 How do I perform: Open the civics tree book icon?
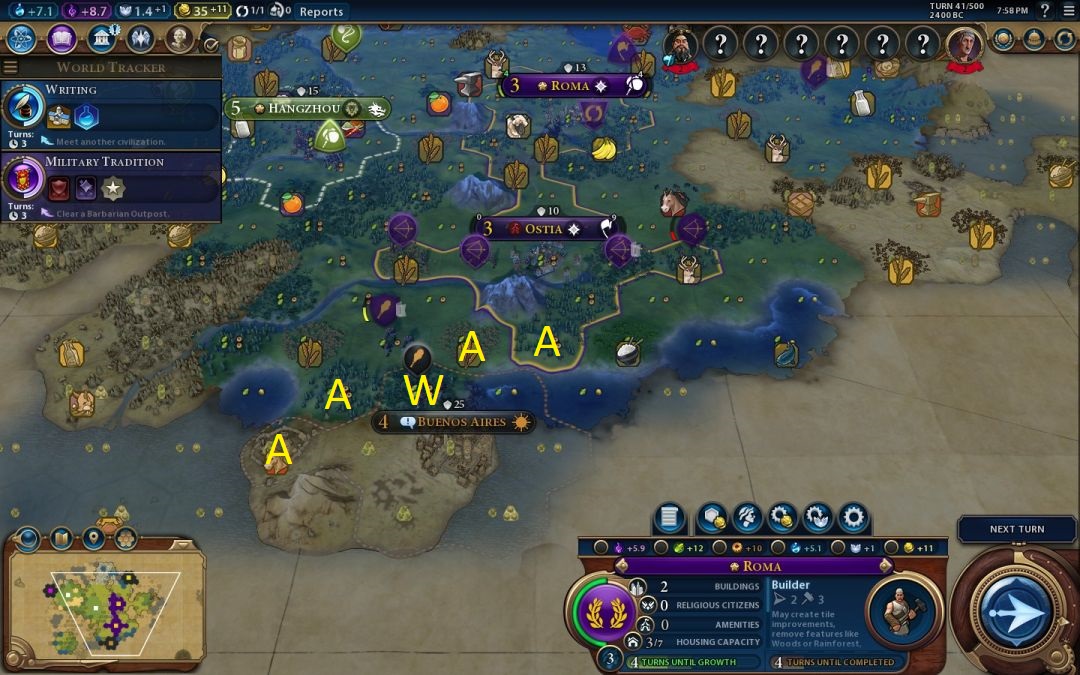62,39
